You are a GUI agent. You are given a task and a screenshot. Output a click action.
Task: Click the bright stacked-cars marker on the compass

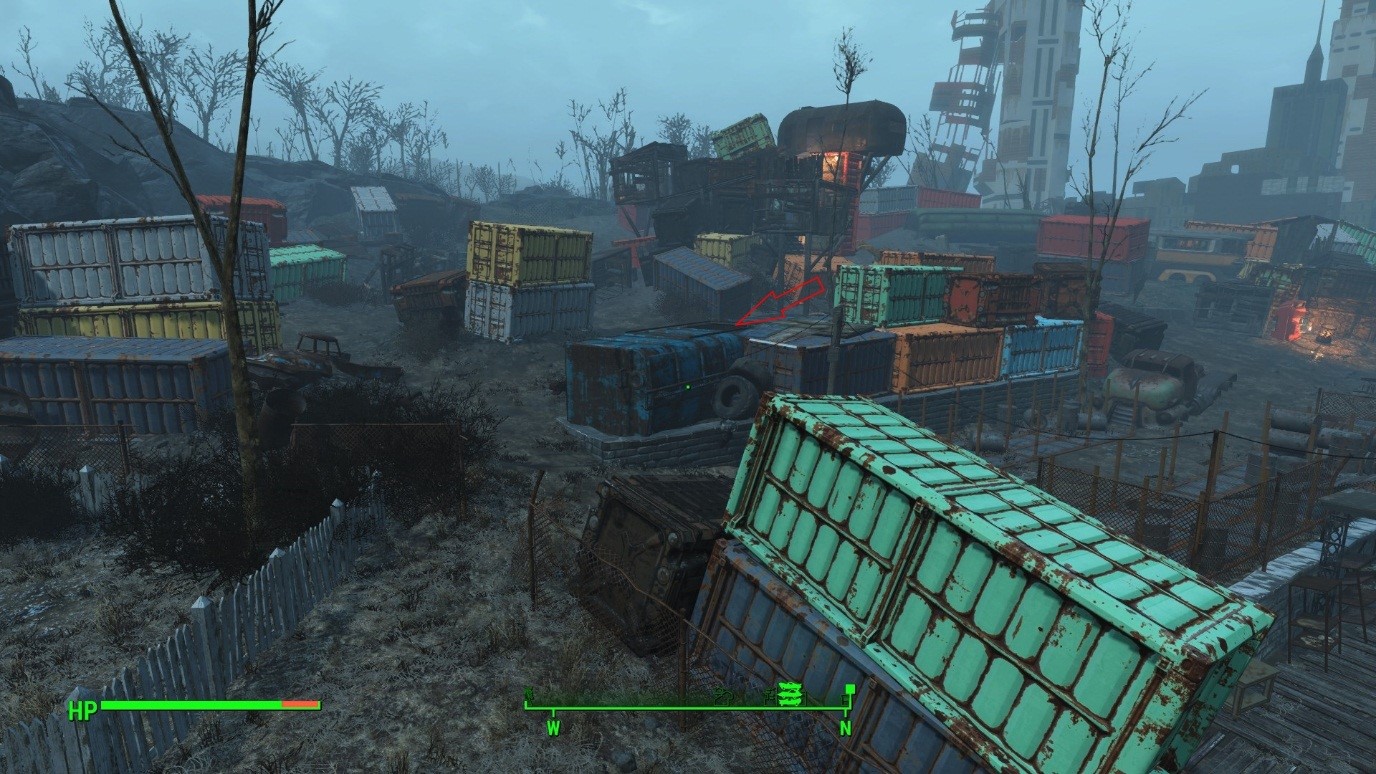coord(791,693)
